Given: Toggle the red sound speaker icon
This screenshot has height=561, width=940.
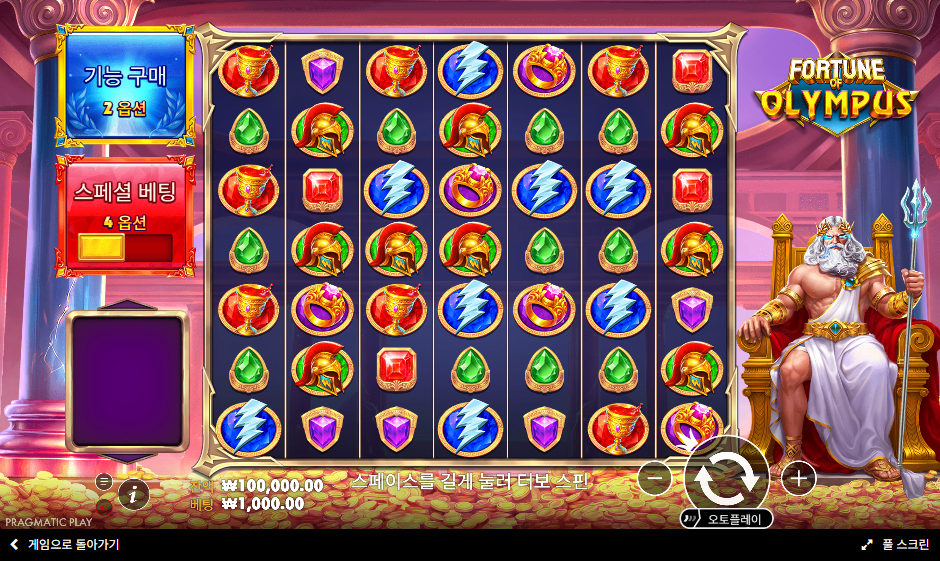Looking at the screenshot, I should (103, 506).
